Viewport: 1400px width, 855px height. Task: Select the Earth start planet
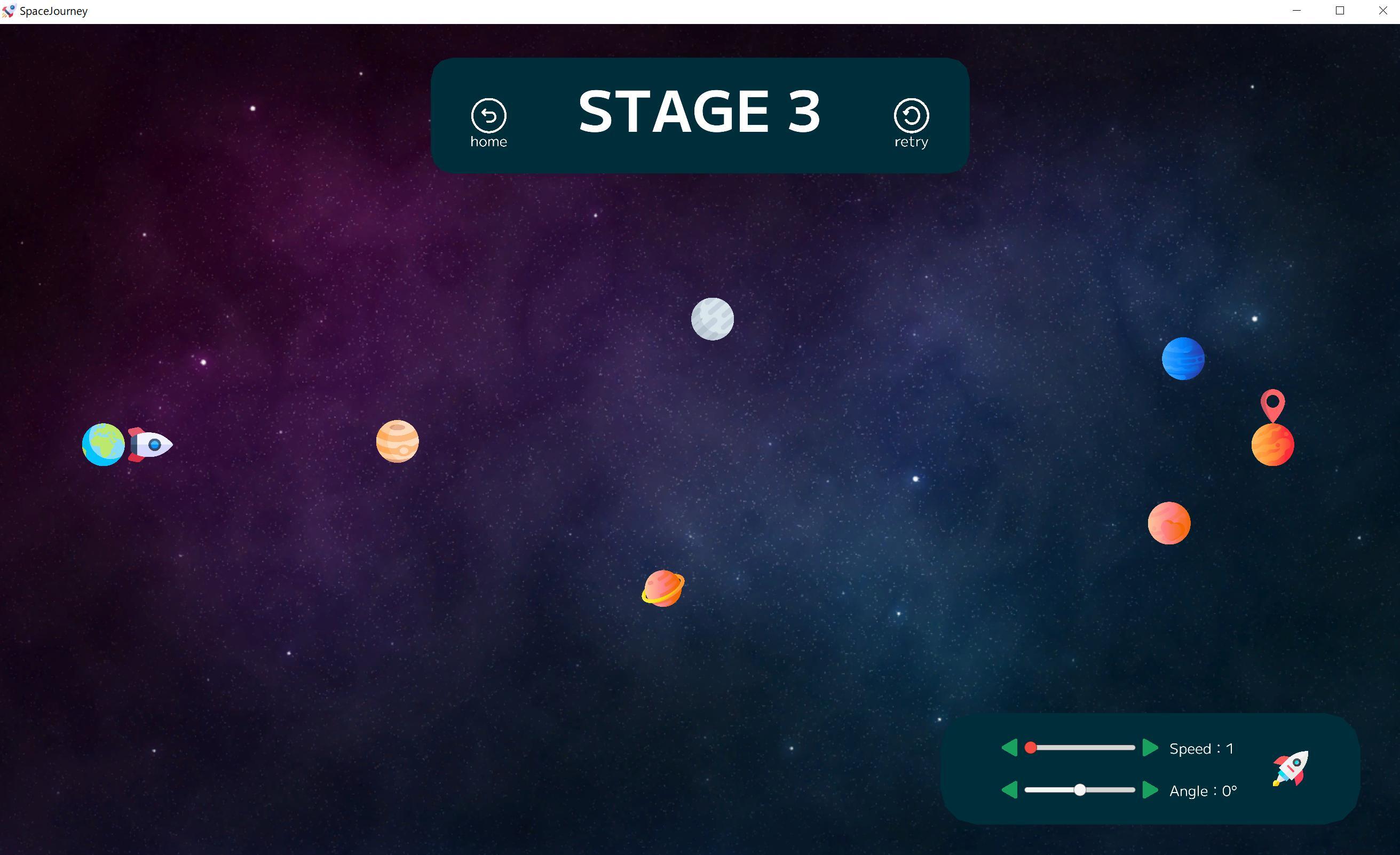click(104, 445)
